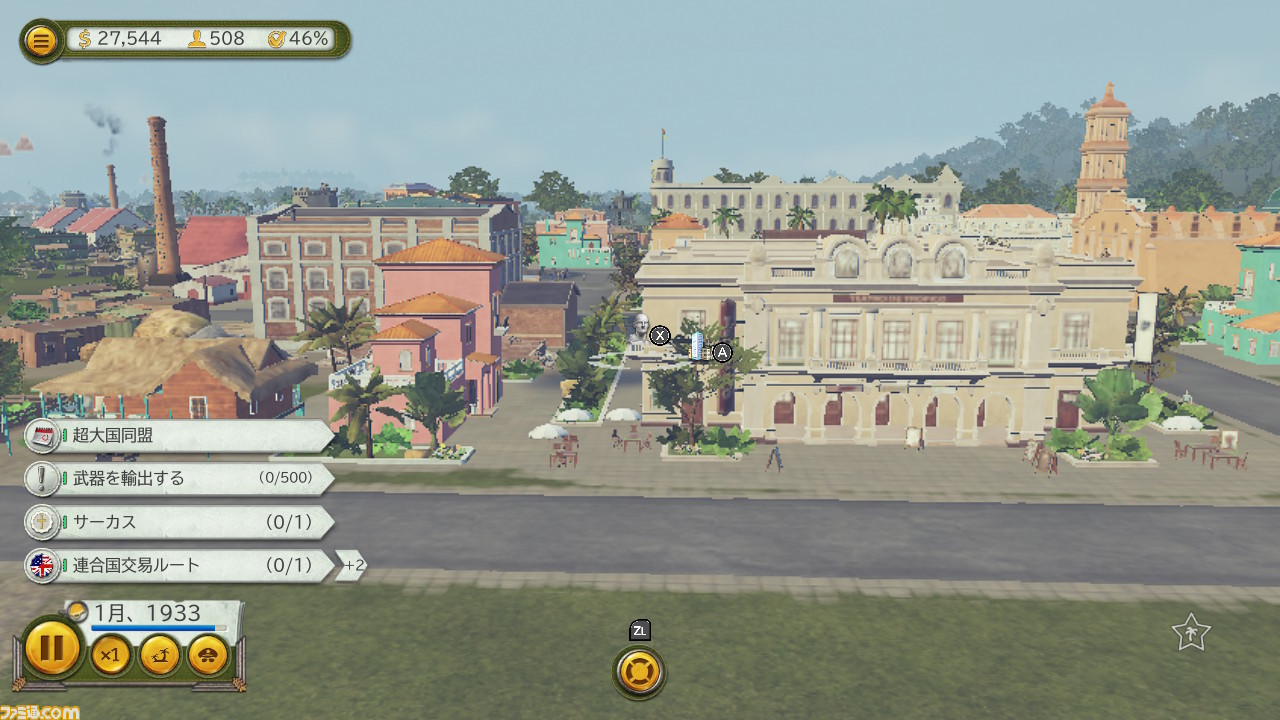This screenshot has height=720, width=1280.
Task: Click the star badge icon
Action: pos(1191,633)
